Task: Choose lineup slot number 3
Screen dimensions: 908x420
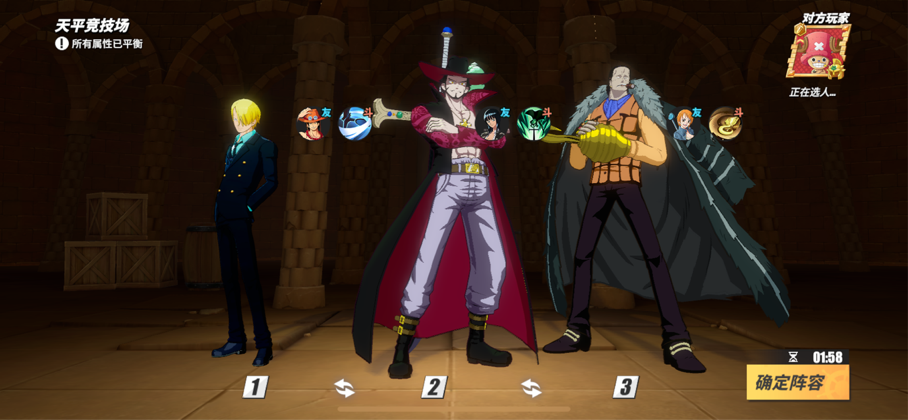Action: point(625,387)
